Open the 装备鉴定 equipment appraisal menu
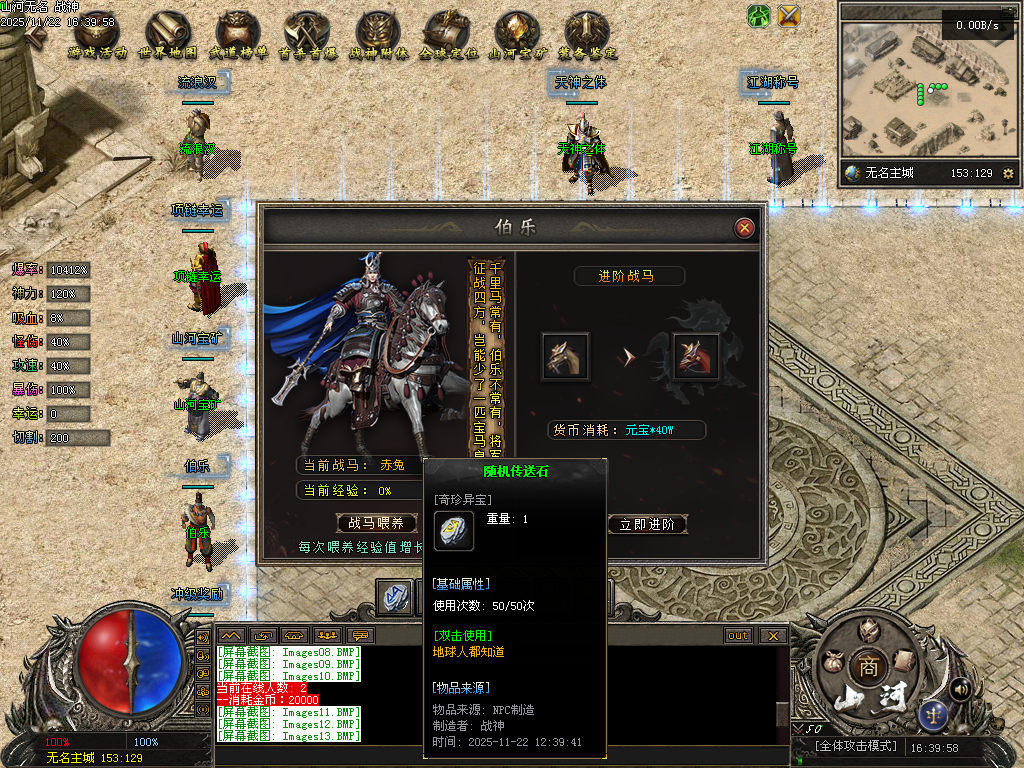This screenshot has height=768, width=1024. tap(587, 37)
